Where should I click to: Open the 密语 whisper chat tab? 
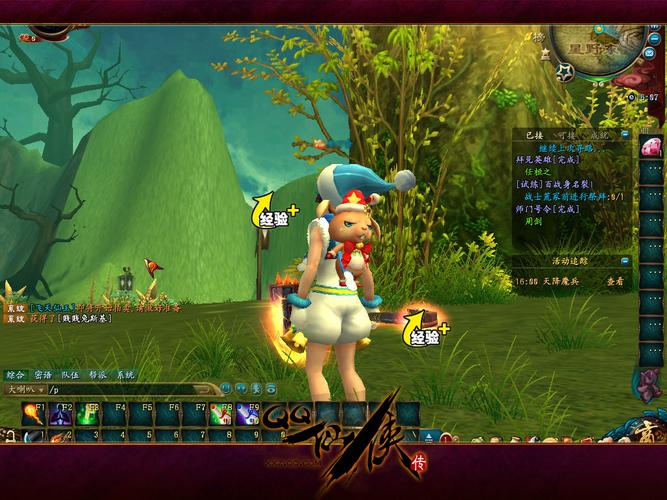(42, 375)
